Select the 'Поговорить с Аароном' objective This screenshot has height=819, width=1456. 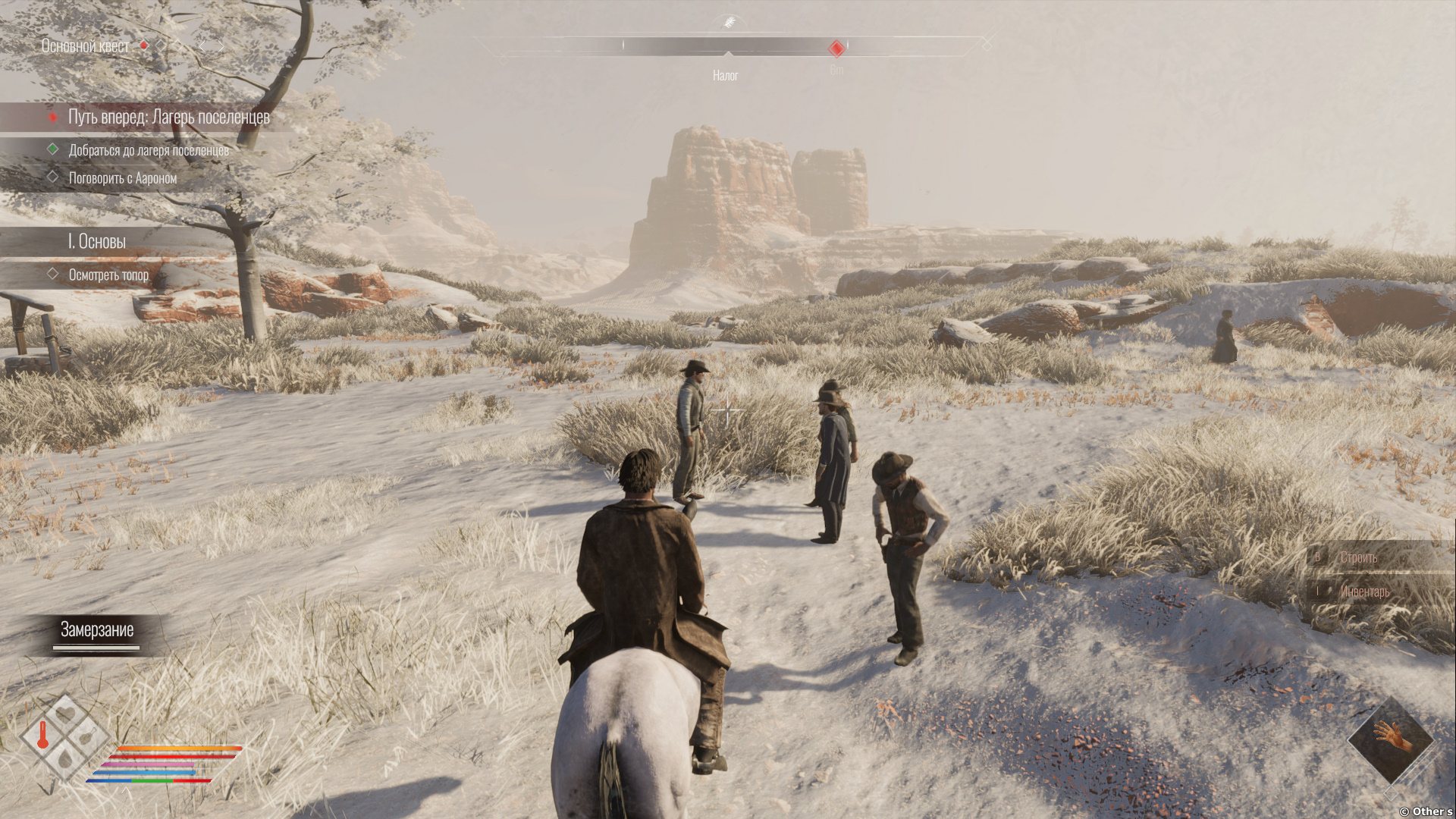122,178
